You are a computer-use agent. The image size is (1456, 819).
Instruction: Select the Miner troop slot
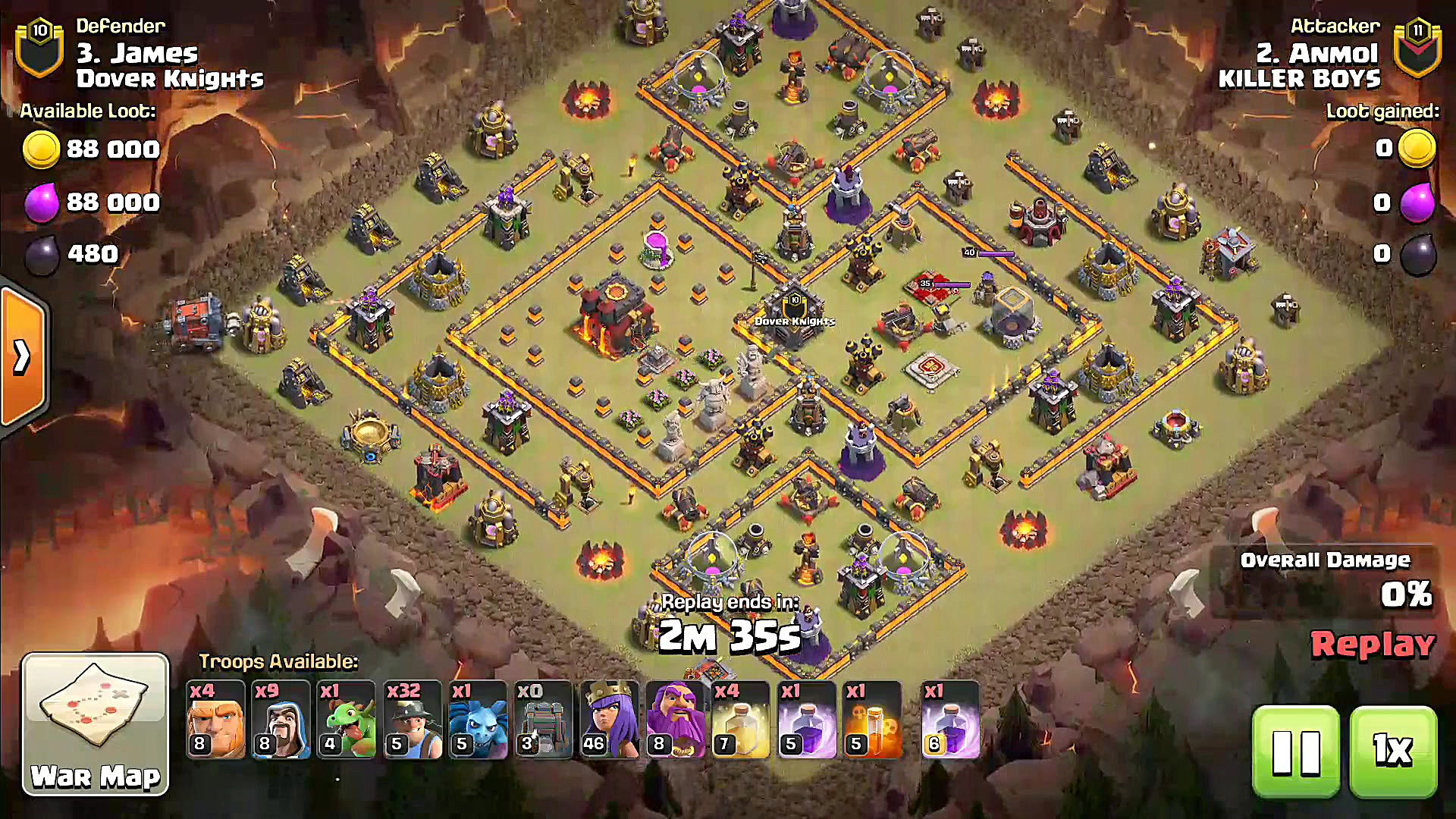tap(412, 720)
